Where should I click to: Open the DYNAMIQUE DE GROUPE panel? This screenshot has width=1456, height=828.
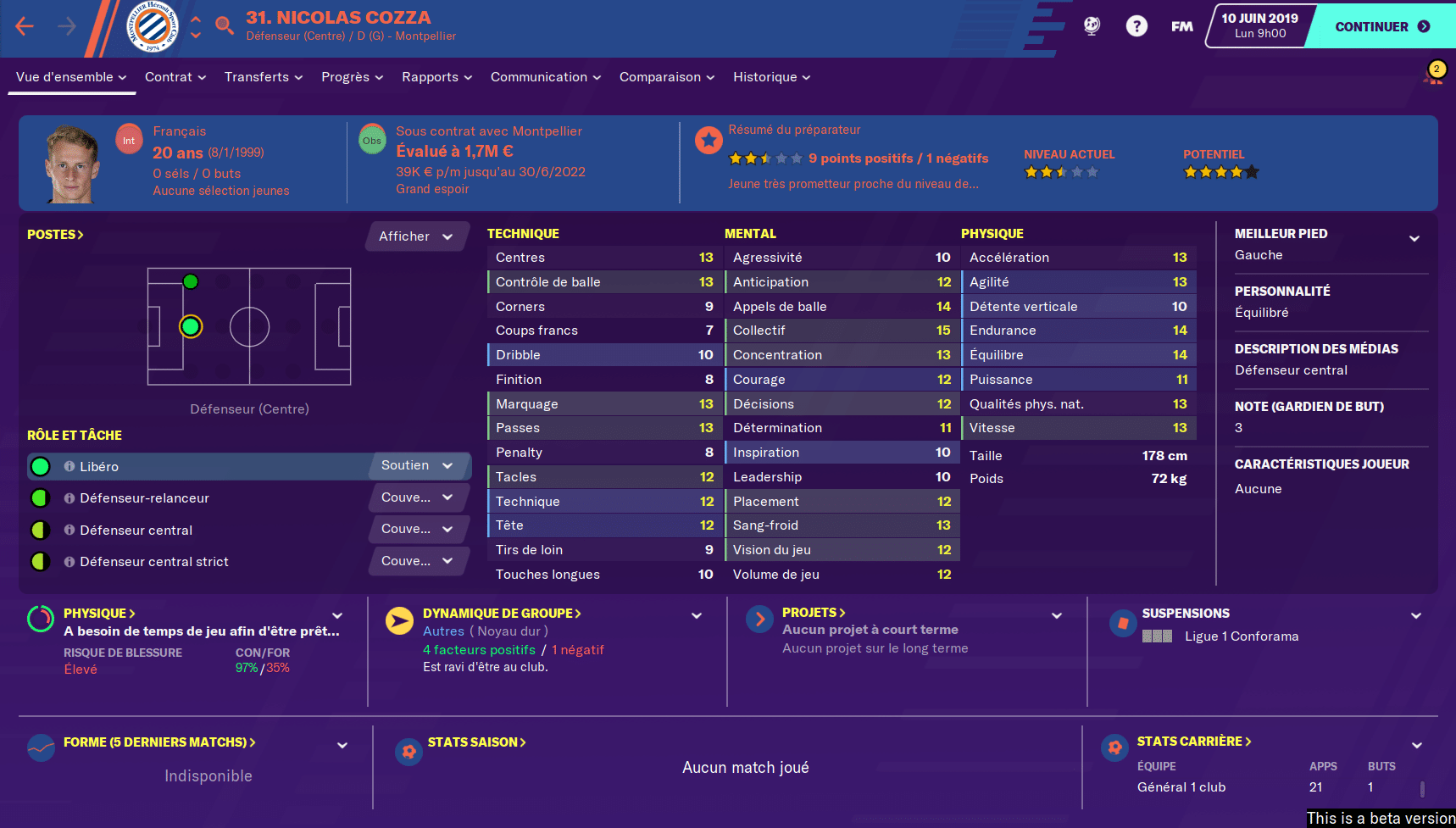[502, 614]
